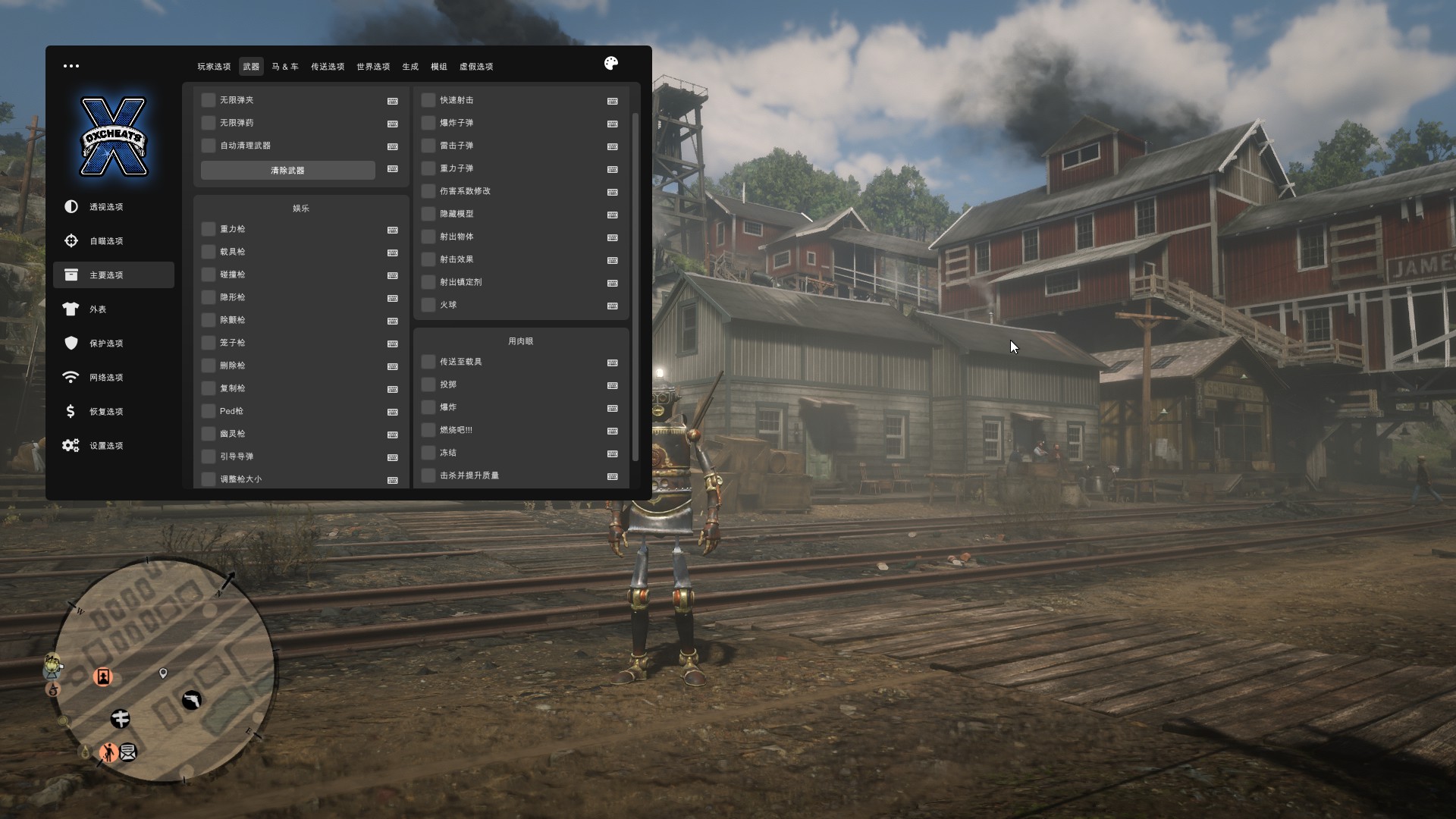This screenshot has width=1456, height=819.
Task: Open the 外表 sidebar section
Action: tap(98, 309)
